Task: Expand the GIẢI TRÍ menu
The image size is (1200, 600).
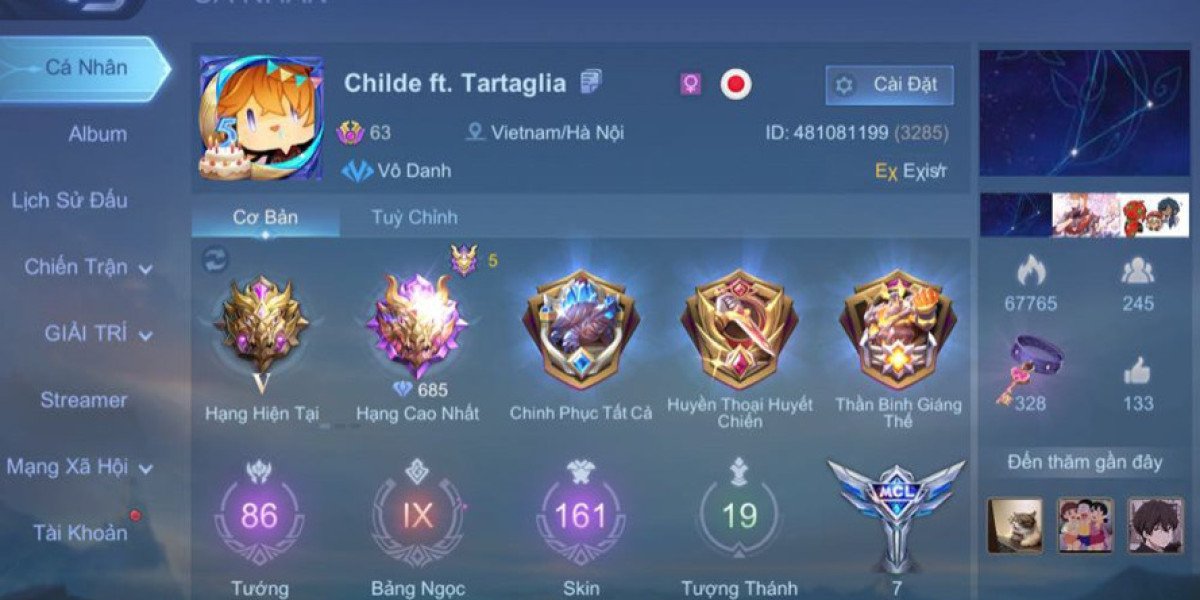Action: pyautogui.click(x=97, y=334)
